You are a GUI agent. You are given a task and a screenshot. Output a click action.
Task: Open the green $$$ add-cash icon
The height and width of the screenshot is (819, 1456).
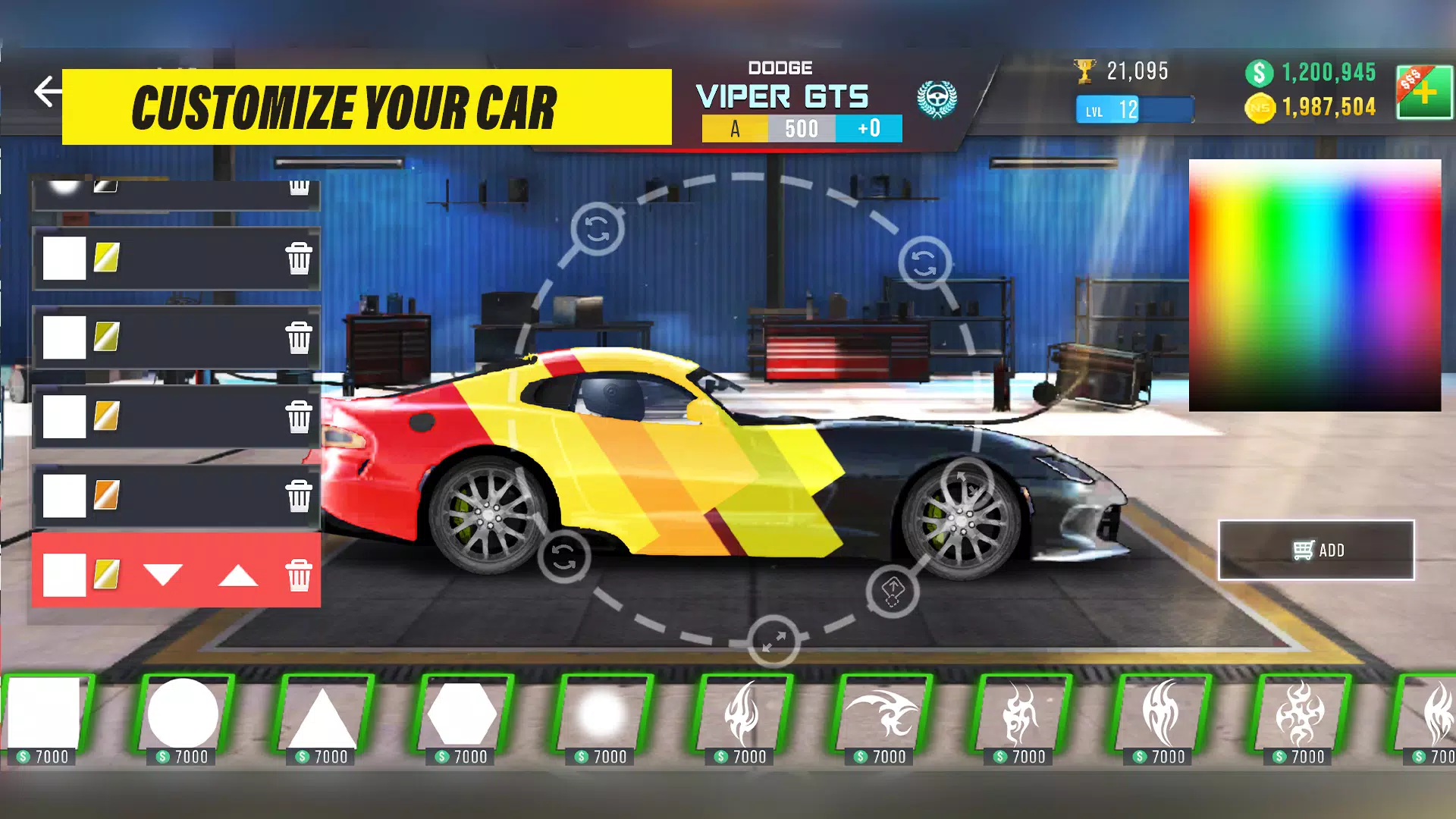[1424, 93]
